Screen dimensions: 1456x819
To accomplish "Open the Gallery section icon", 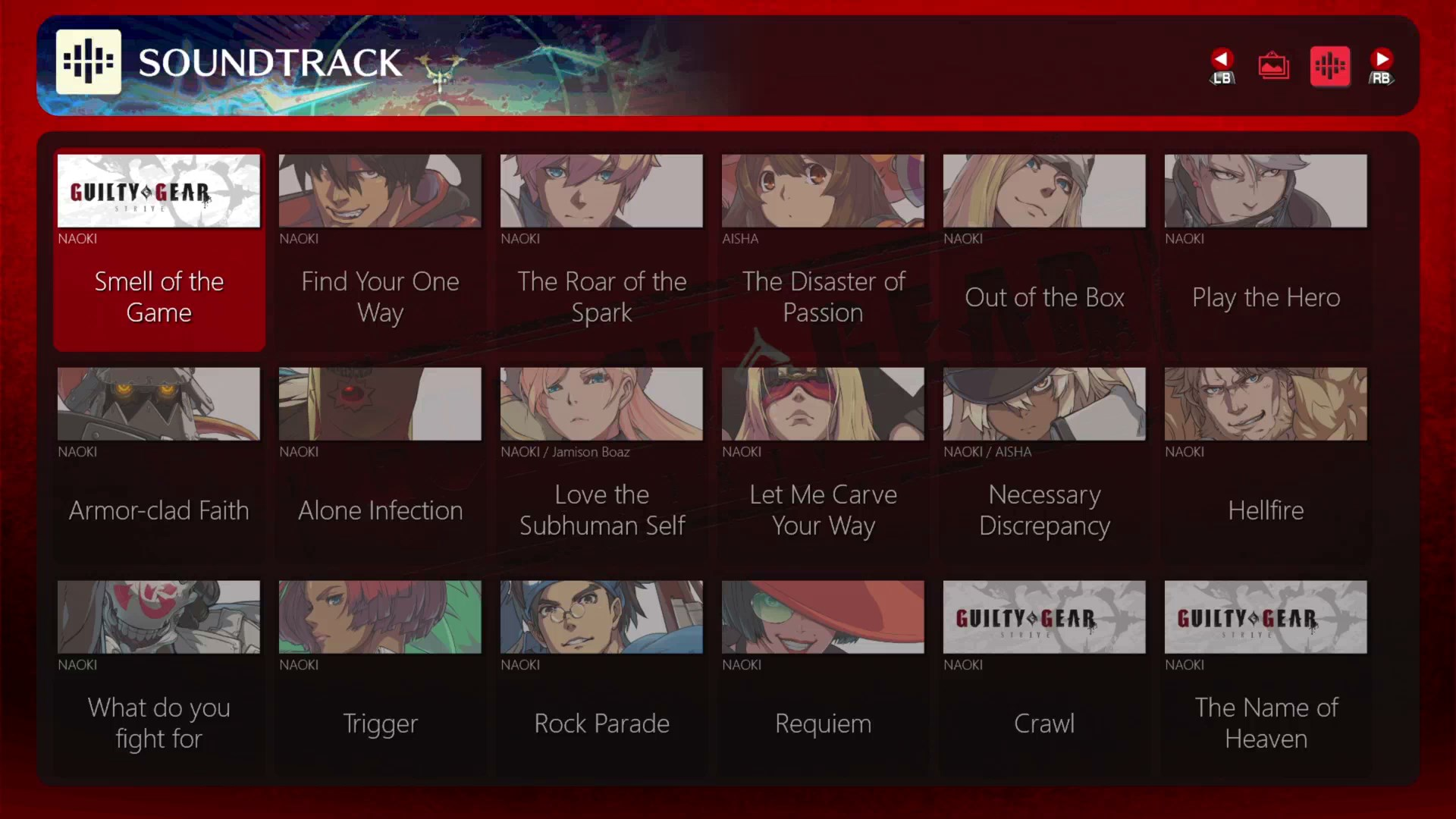I will [x=1273, y=65].
